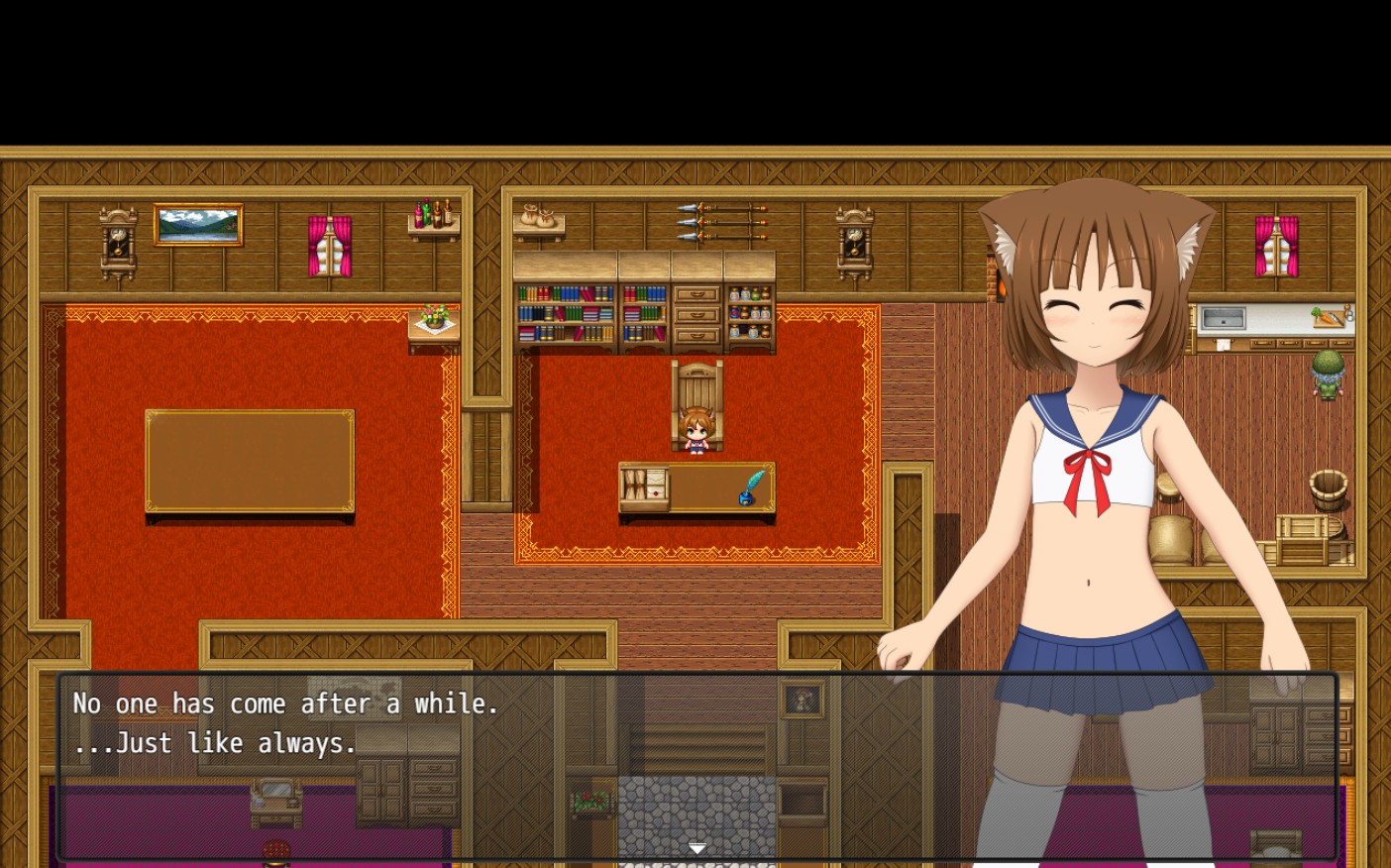Click the dialogue text saying Just like always
Screen dimensions: 1391x868
214,743
